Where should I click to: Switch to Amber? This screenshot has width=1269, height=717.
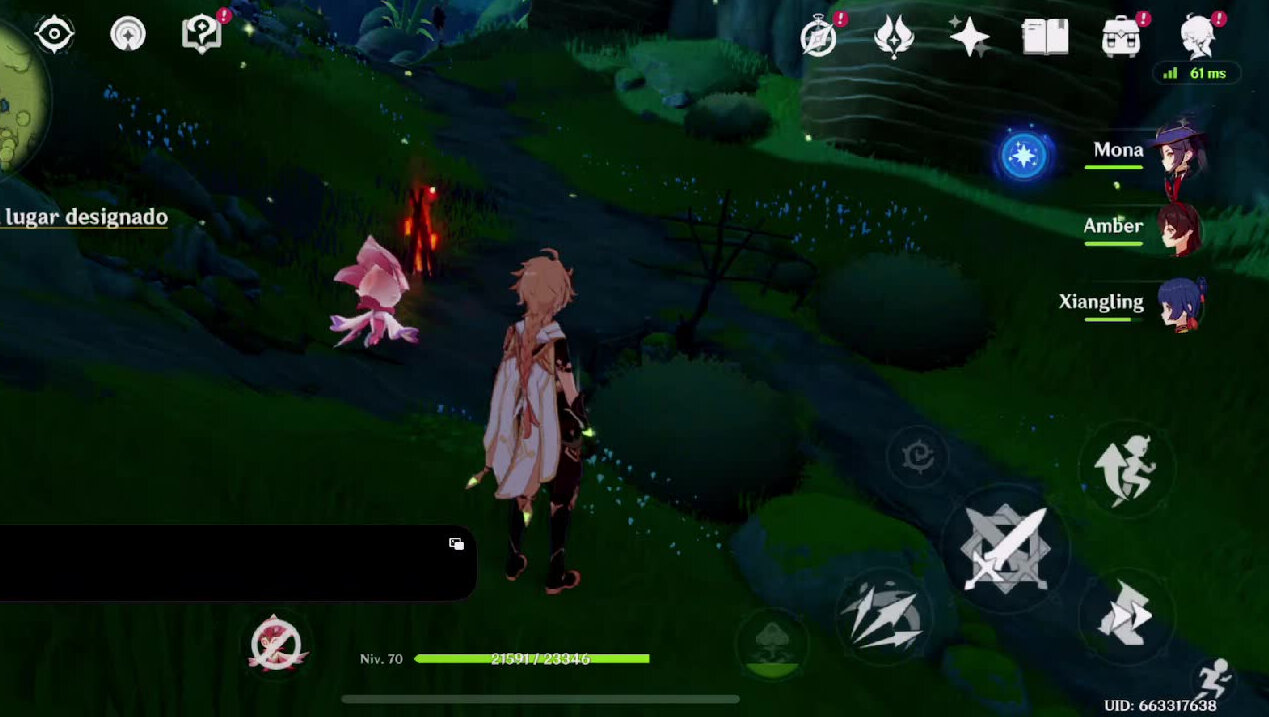point(1178,228)
